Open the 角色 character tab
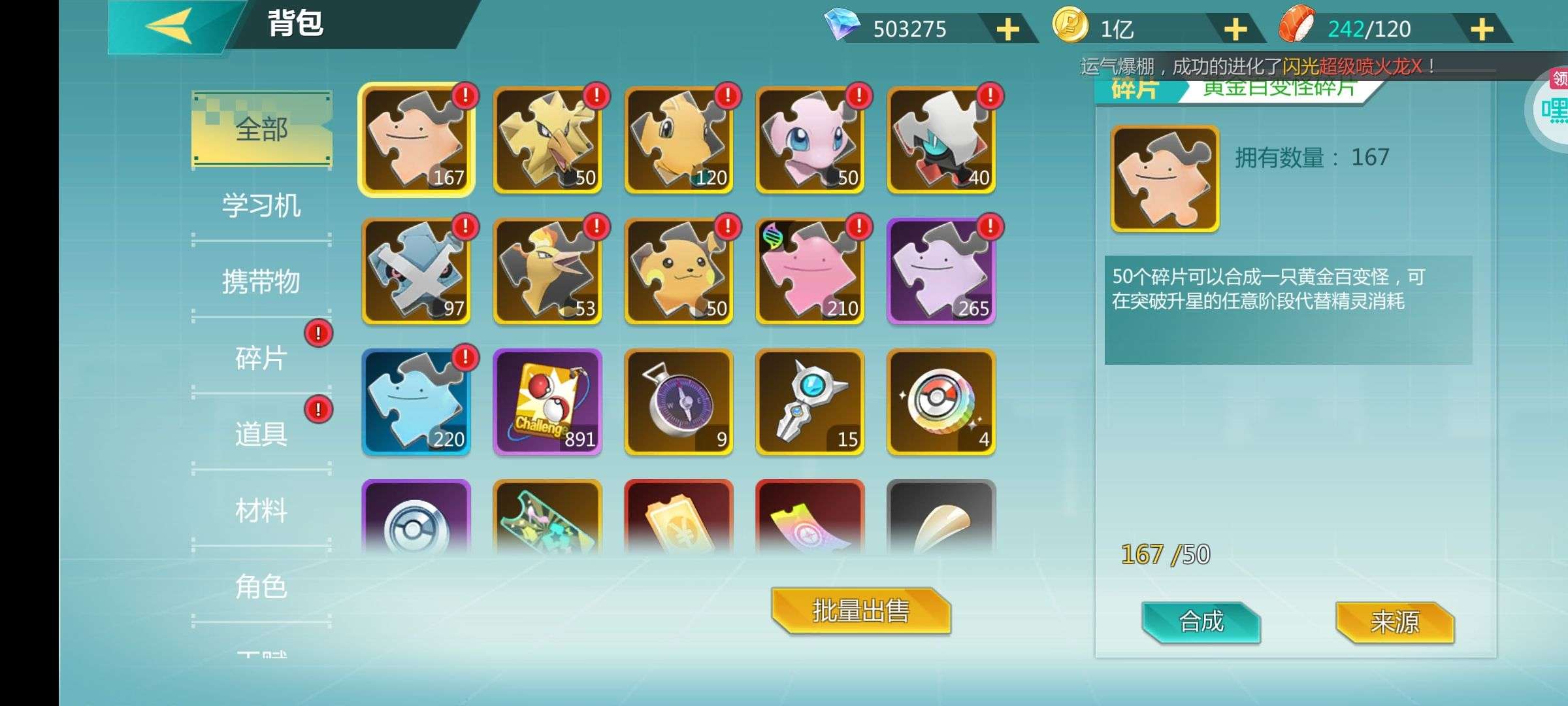 pyautogui.click(x=261, y=586)
